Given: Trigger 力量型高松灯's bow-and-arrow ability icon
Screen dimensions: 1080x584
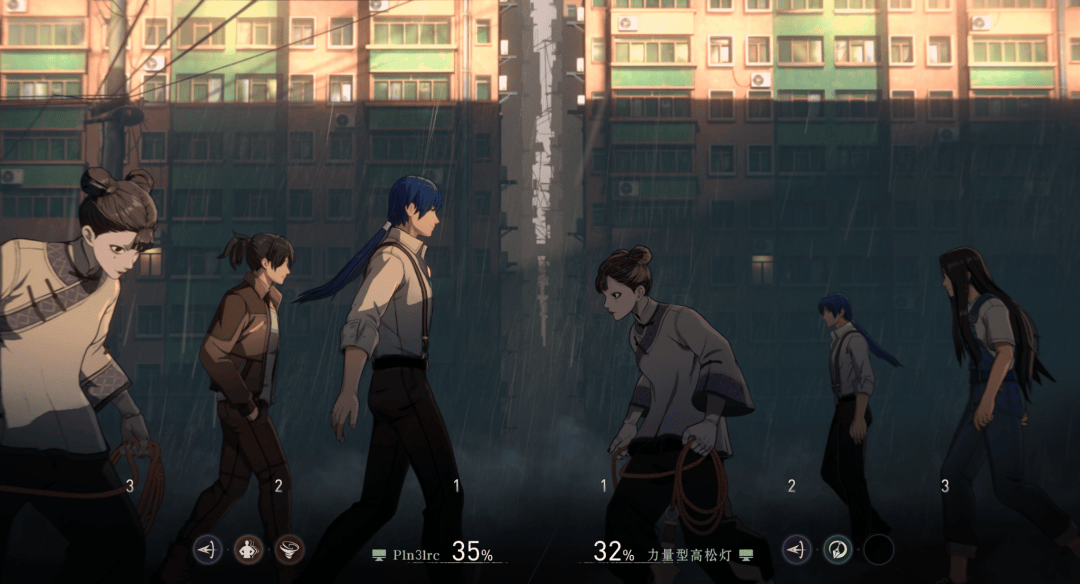Looking at the screenshot, I should click(796, 549).
